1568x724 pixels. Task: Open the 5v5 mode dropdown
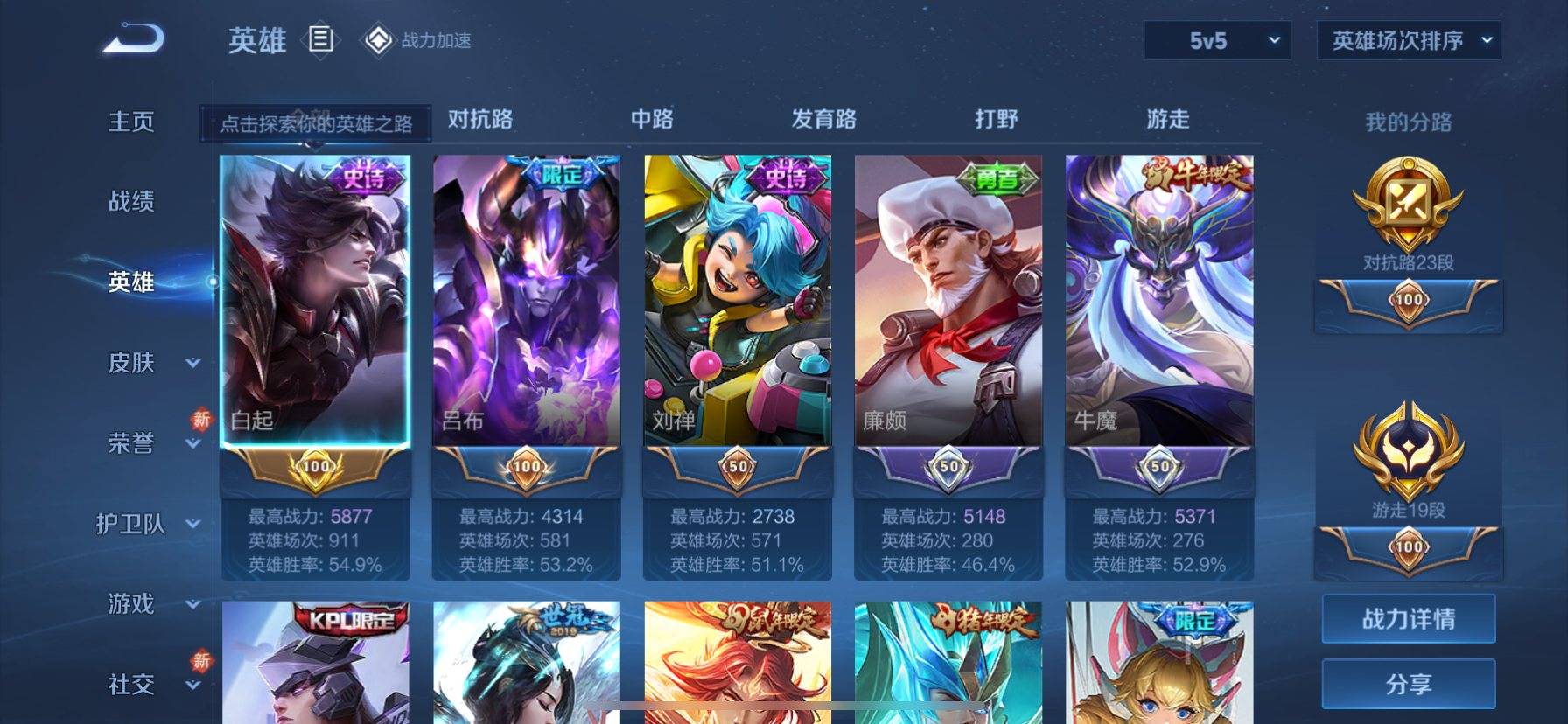[x=1217, y=41]
